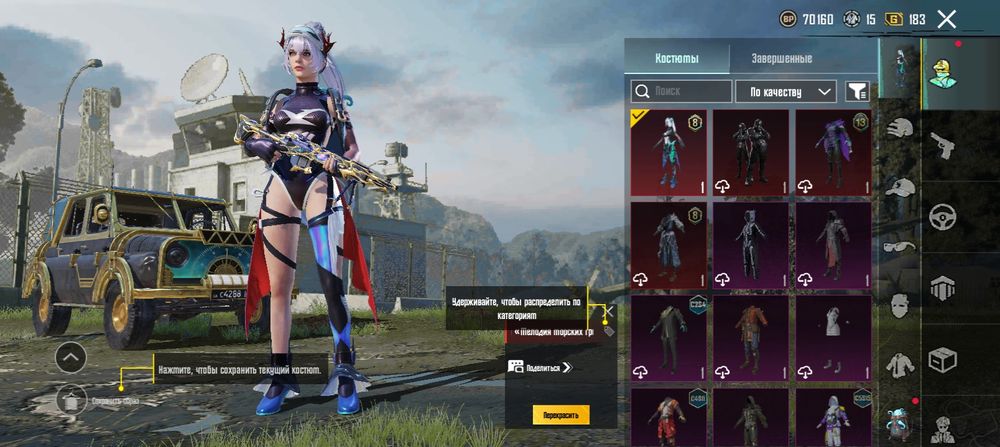The height and width of the screenshot is (447, 1000).
Task: Click the Поиск search field
Action: [678, 92]
